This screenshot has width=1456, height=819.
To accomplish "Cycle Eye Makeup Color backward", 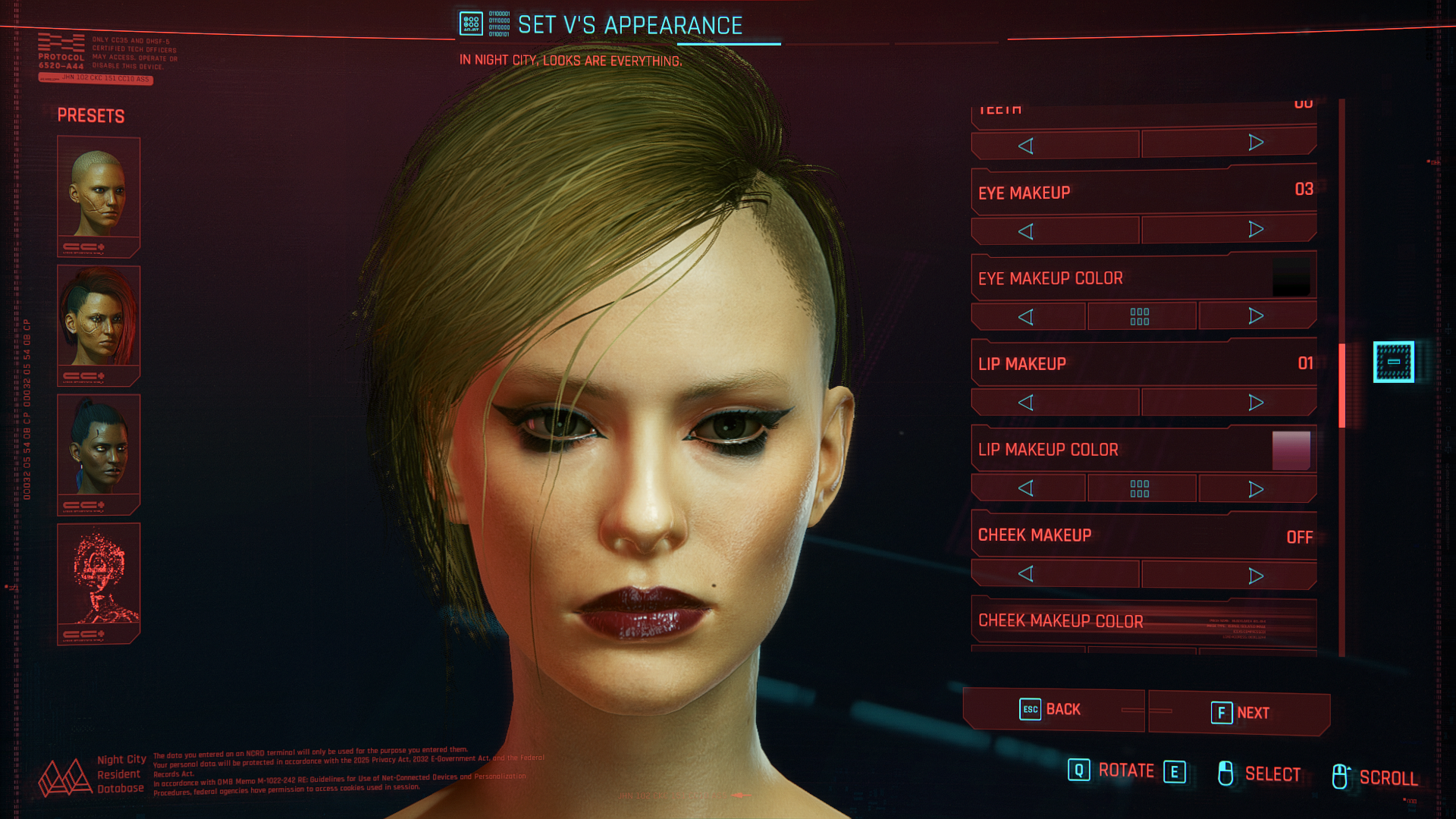I will point(1026,317).
